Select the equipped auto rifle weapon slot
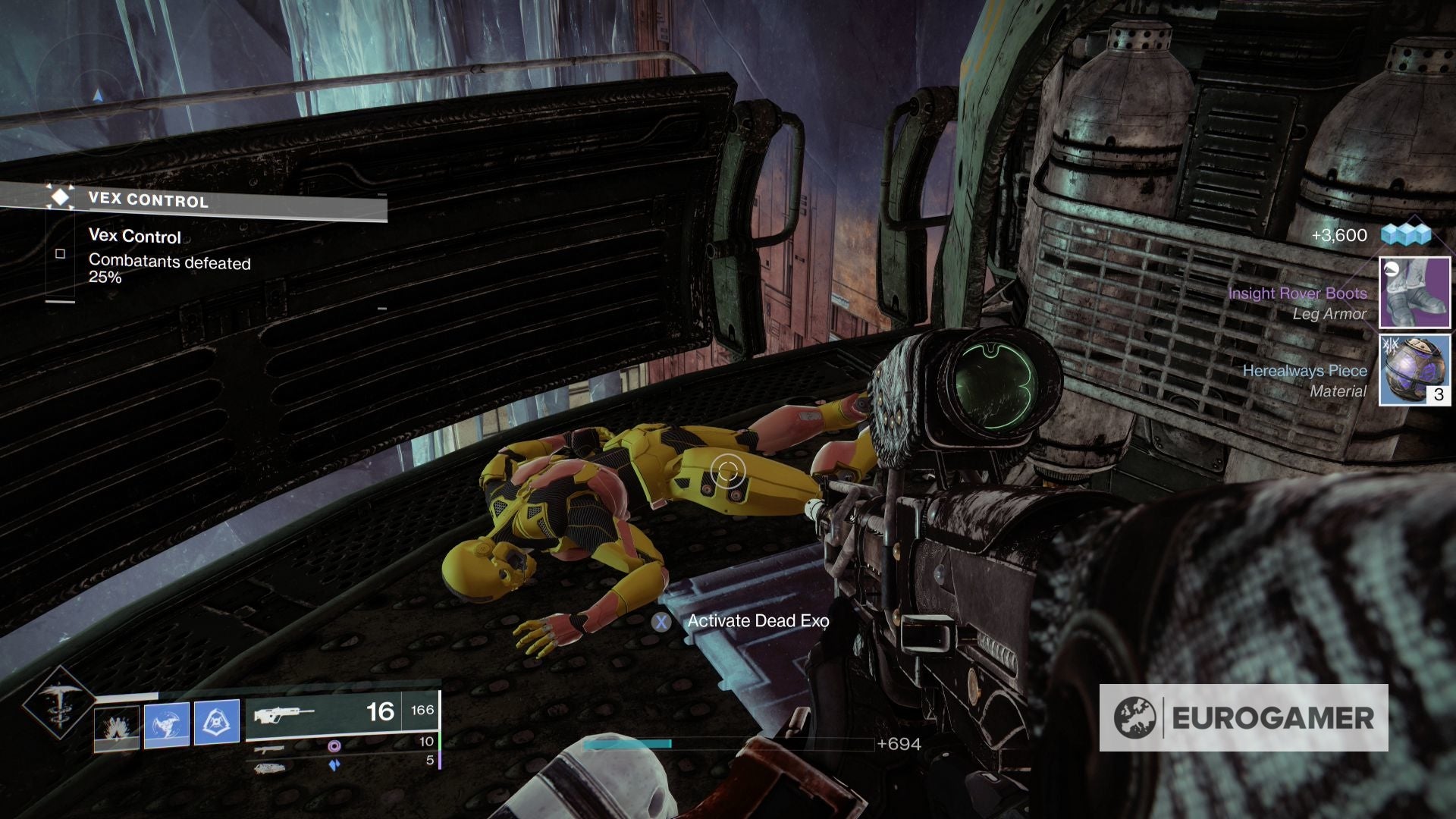This screenshot has width=1456, height=819. pyautogui.click(x=341, y=713)
